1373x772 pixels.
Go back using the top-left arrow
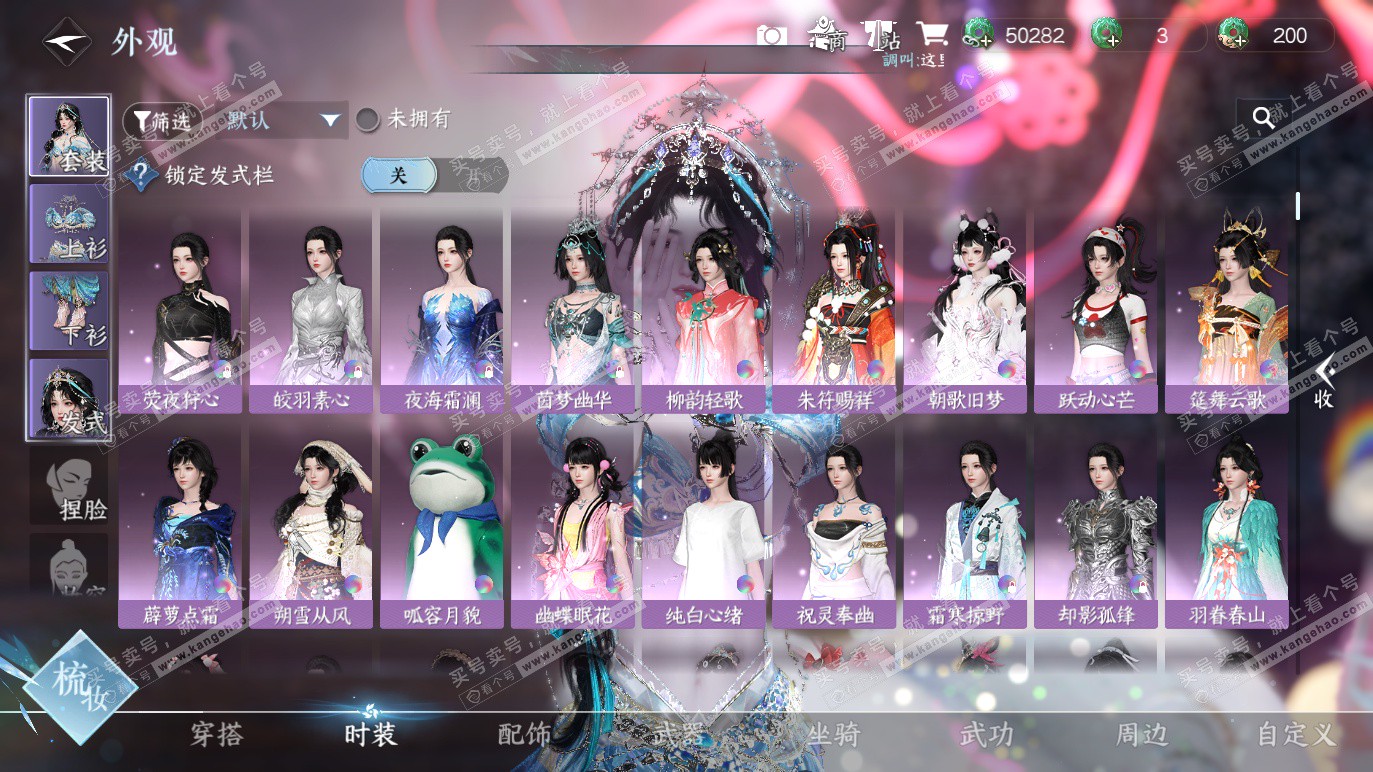[66, 42]
